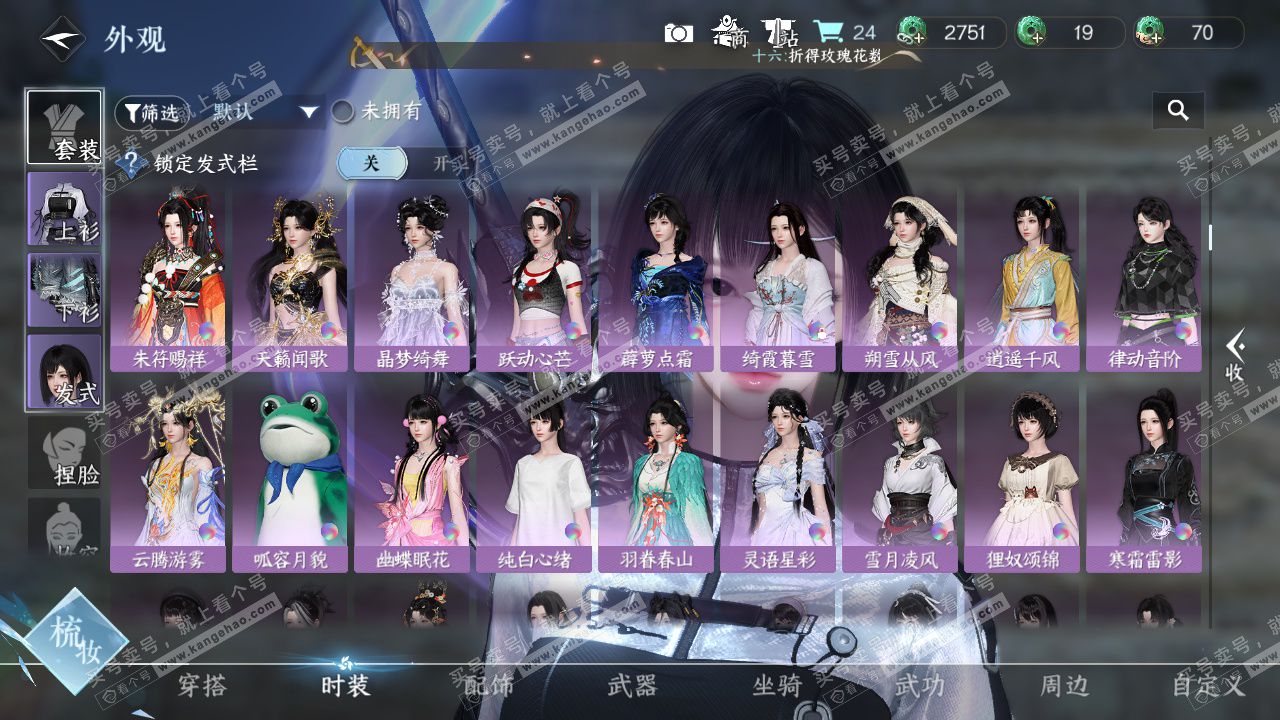
Task: Collapse the panel with 收 arrow
Action: [x=1235, y=356]
